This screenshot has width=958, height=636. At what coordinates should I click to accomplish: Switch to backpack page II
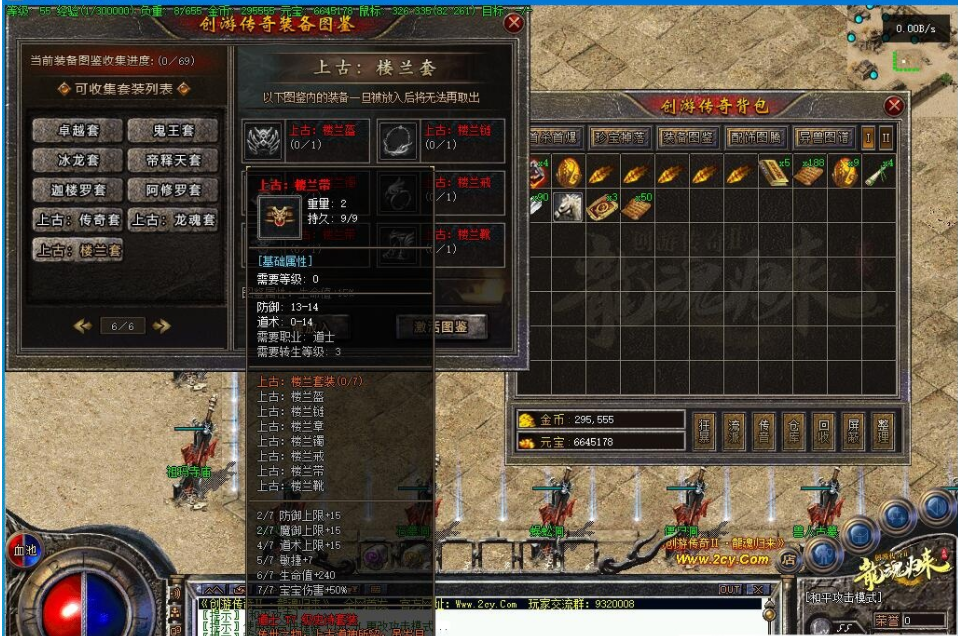click(886, 137)
